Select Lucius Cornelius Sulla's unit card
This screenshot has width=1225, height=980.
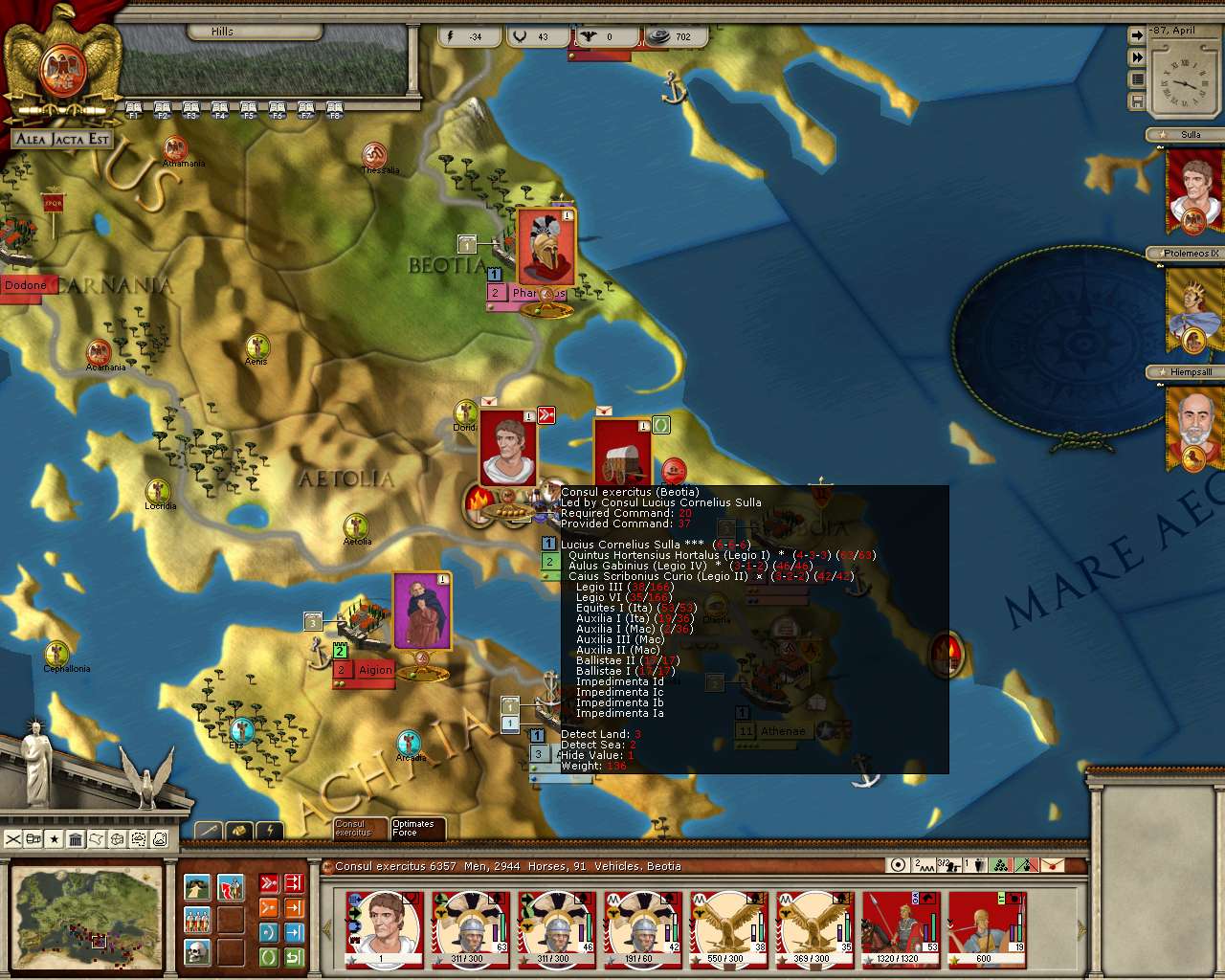click(383, 928)
